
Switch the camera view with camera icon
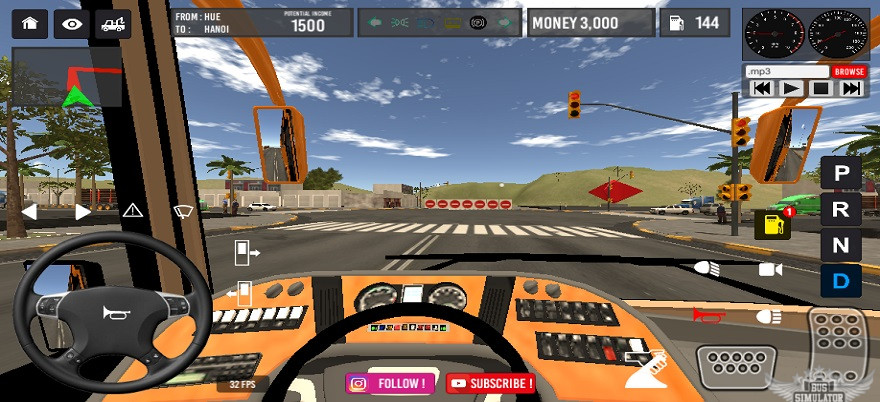[x=770, y=269]
